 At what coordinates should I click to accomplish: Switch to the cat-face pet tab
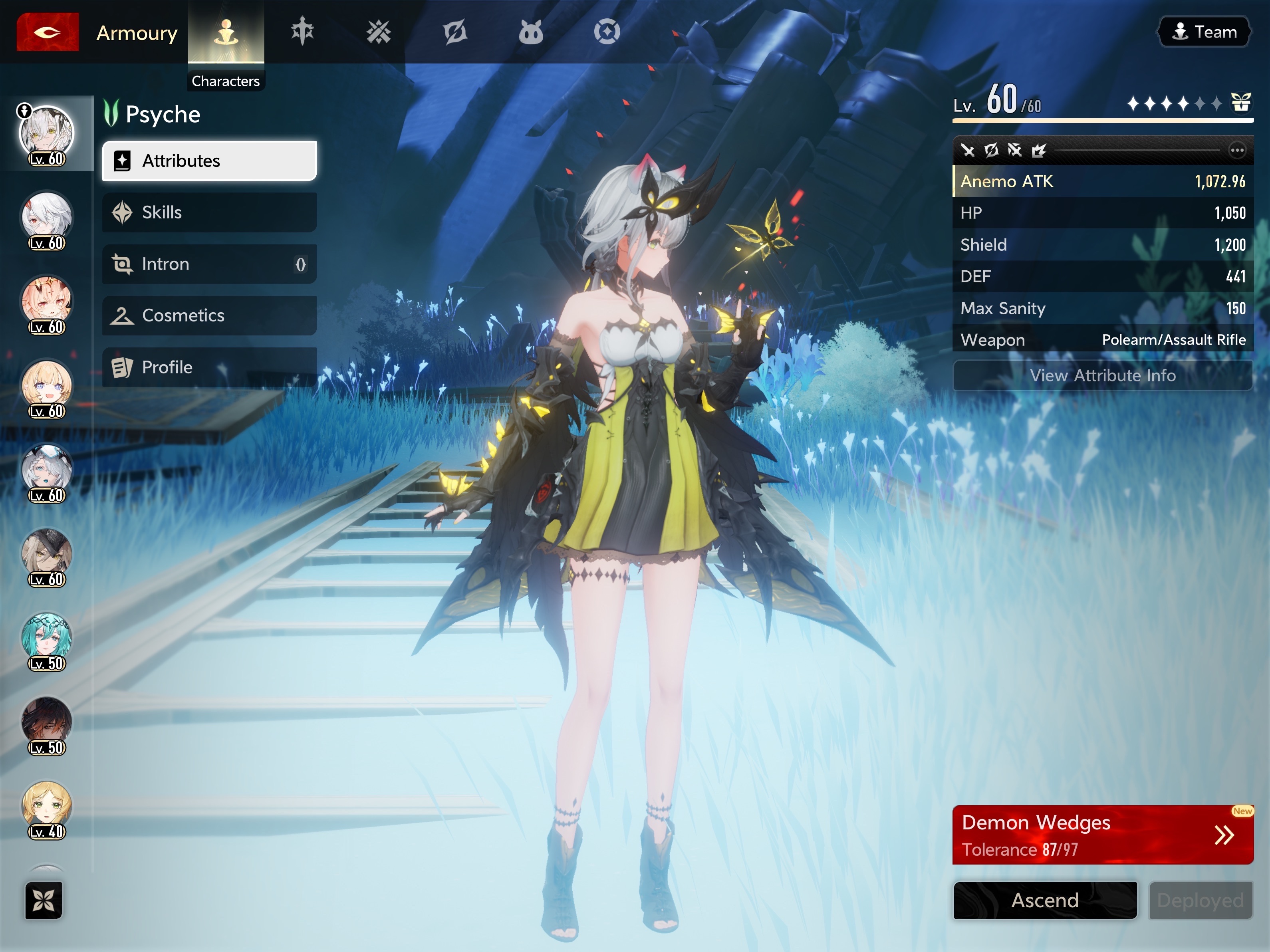click(x=530, y=32)
